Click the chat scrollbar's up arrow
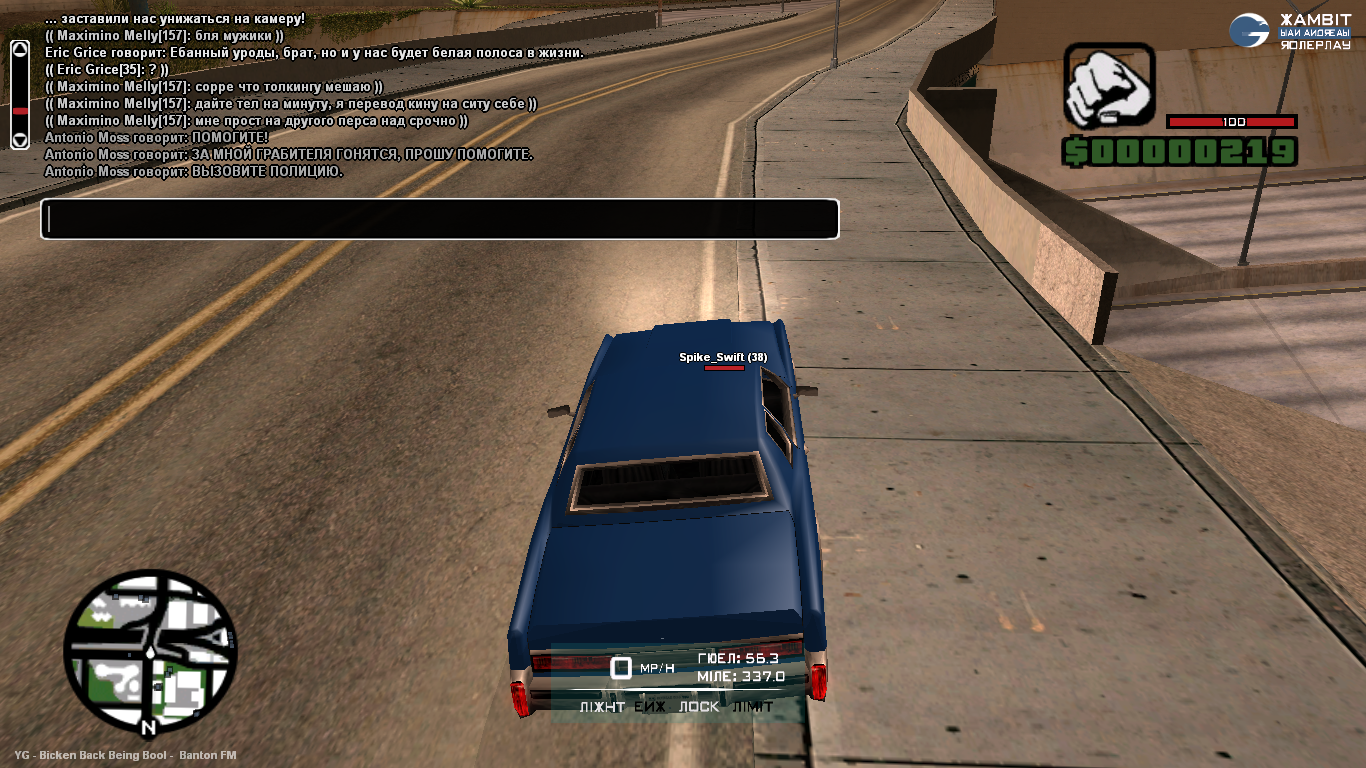Viewport: 1366px width, 768px height. click(20, 49)
